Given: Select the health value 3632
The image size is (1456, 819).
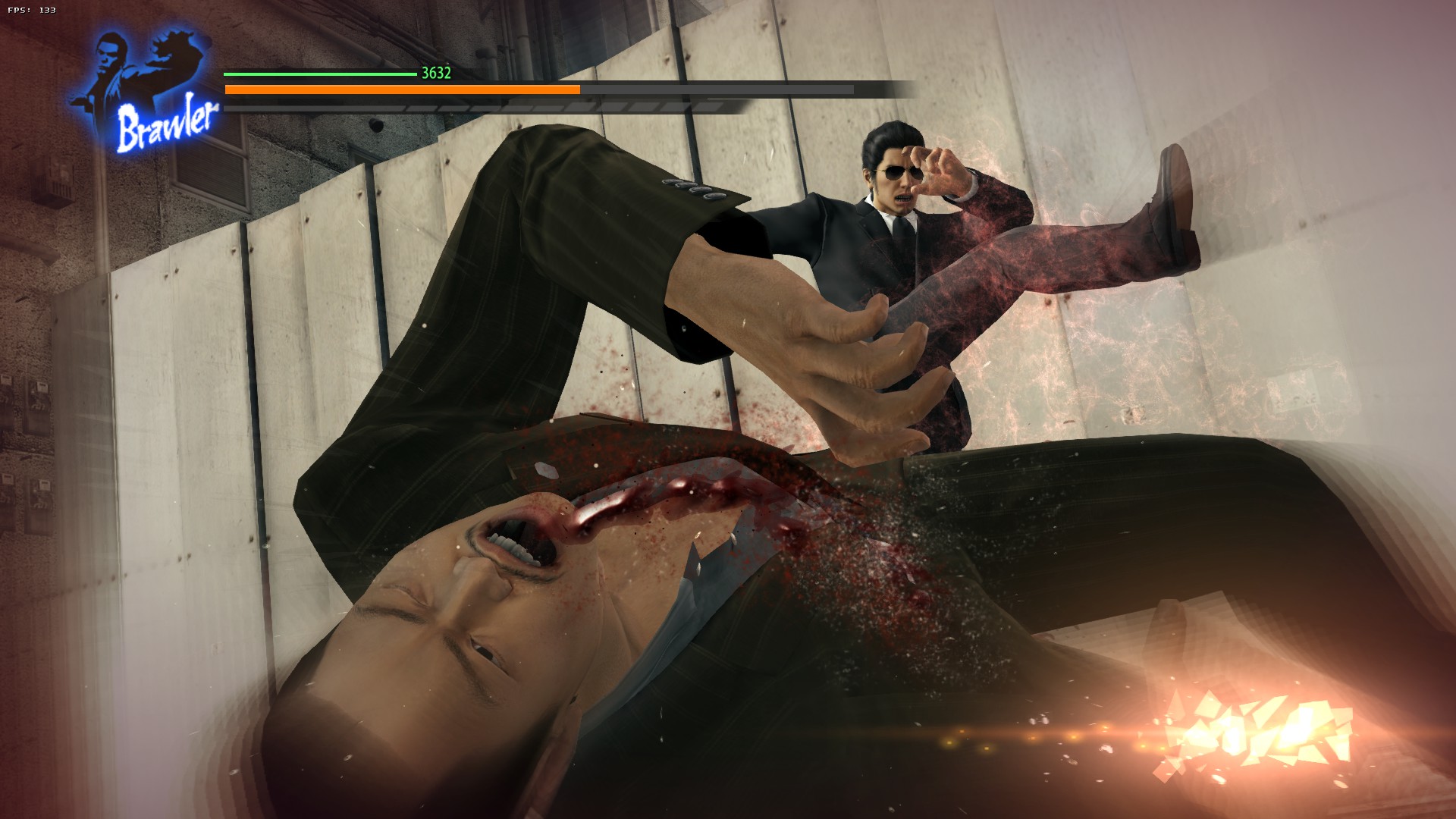Looking at the screenshot, I should pos(435,74).
